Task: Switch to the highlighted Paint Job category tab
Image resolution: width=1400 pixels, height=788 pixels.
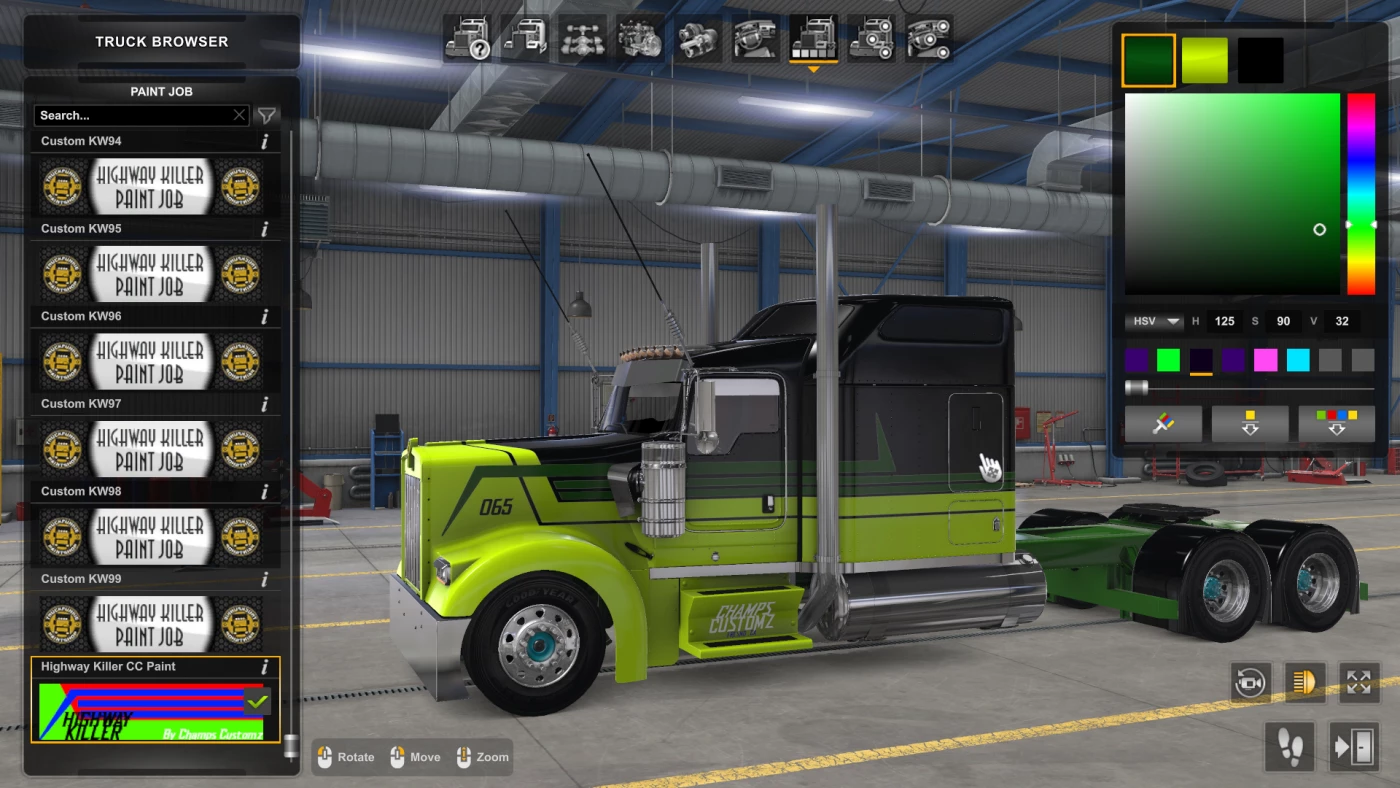Action: click(814, 40)
